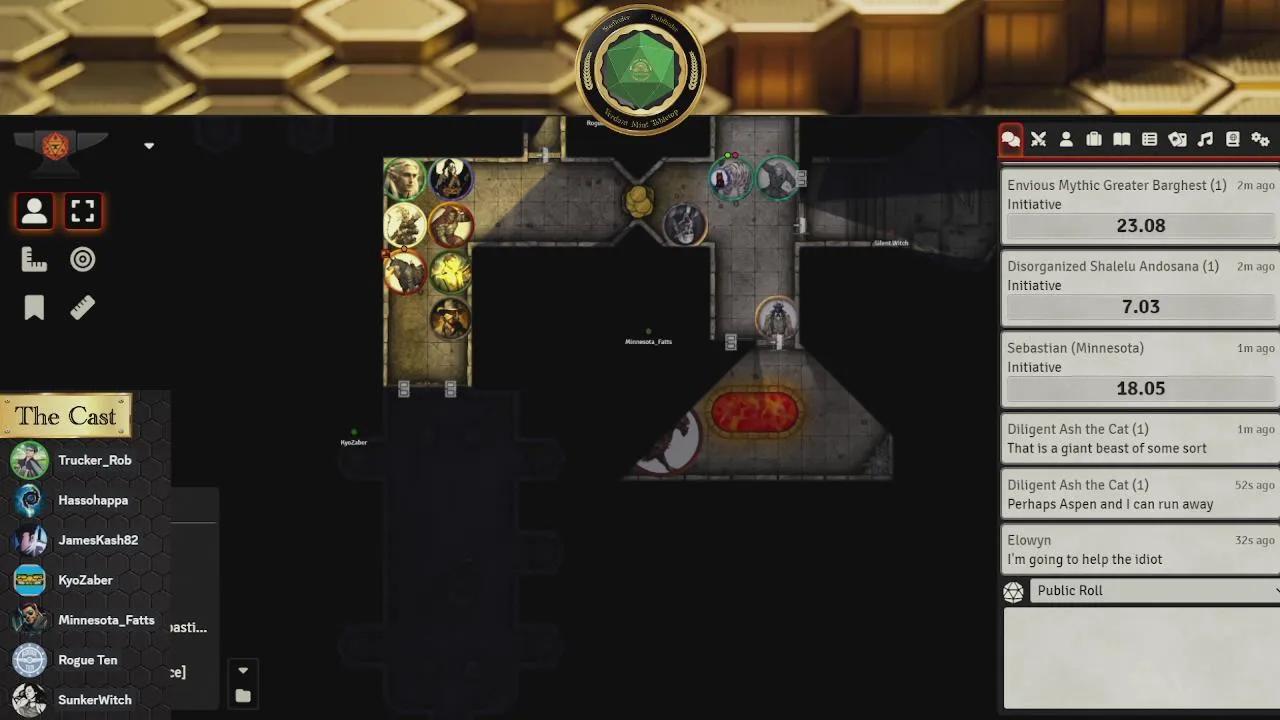
Task: Open the Playlists music note icon
Action: (x=1205, y=139)
